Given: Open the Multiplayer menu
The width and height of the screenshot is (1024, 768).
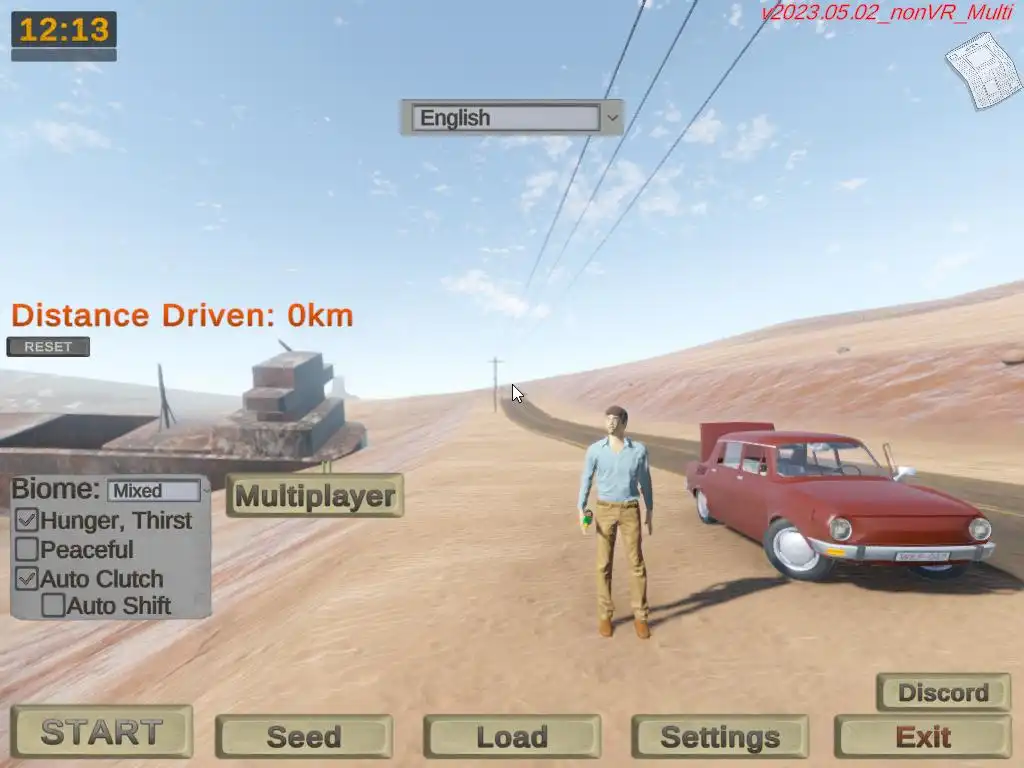Looking at the screenshot, I should pos(314,496).
